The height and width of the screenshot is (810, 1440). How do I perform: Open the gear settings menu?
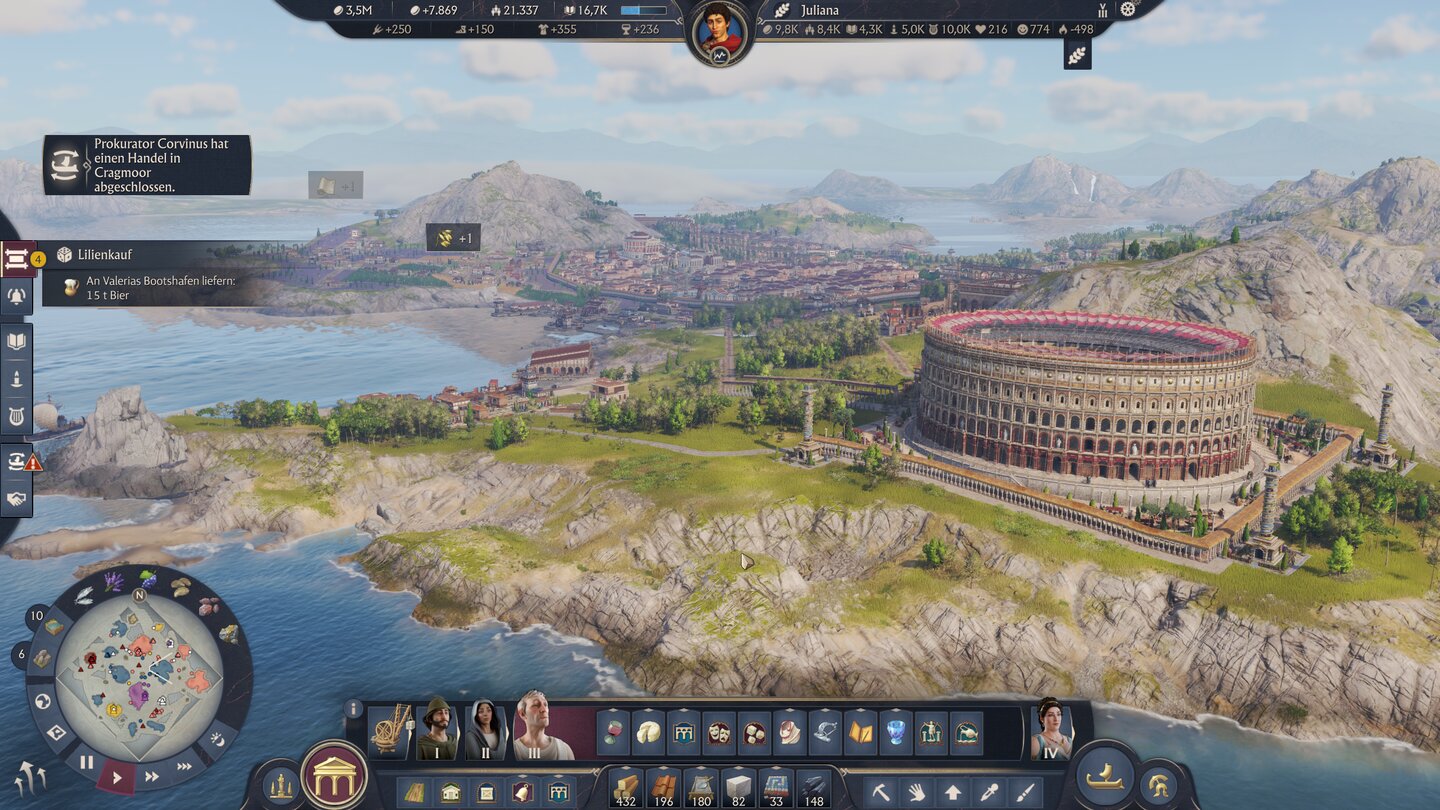pos(1129,9)
